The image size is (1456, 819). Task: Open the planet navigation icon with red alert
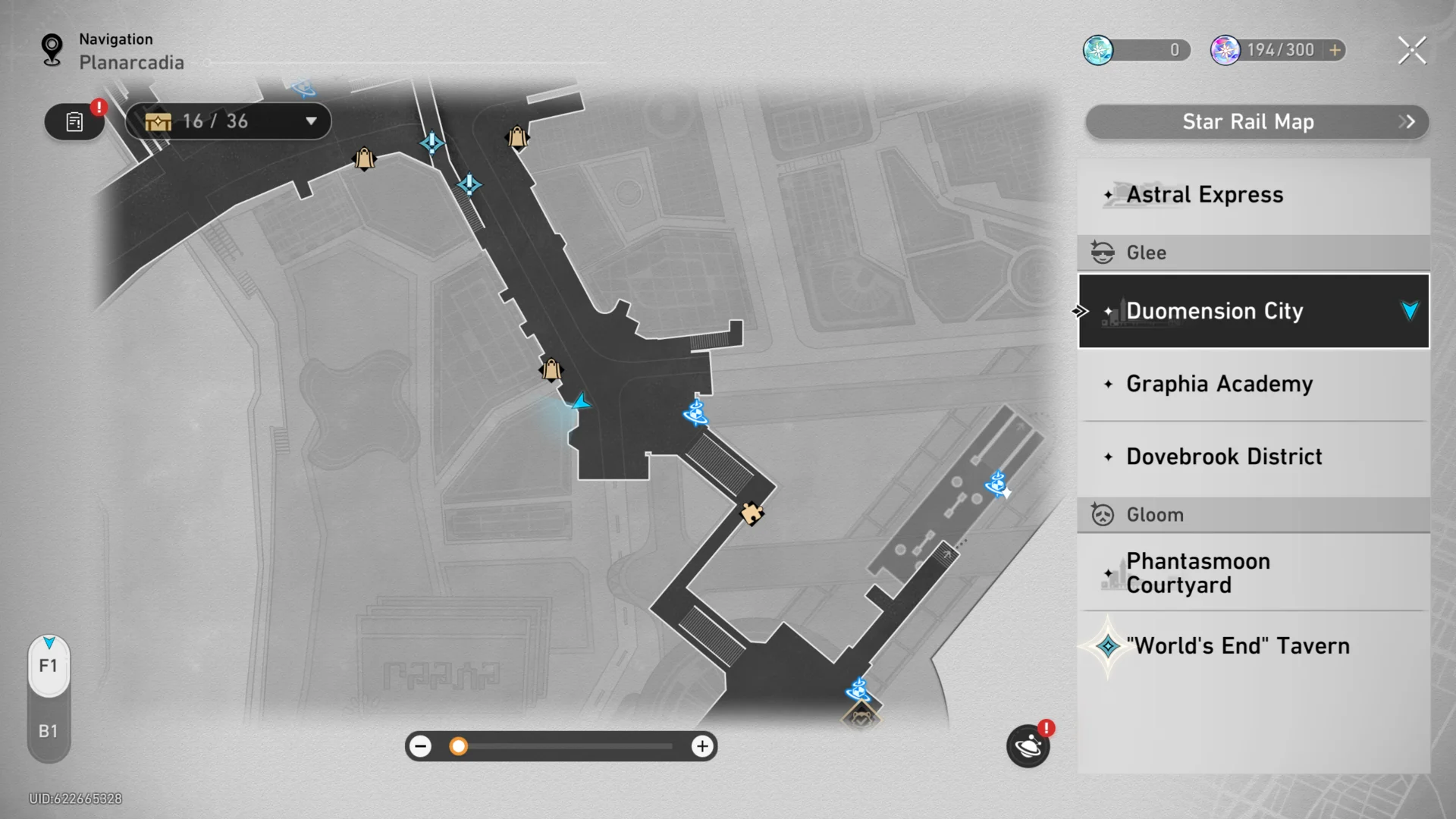pyautogui.click(x=1028, y=746)
